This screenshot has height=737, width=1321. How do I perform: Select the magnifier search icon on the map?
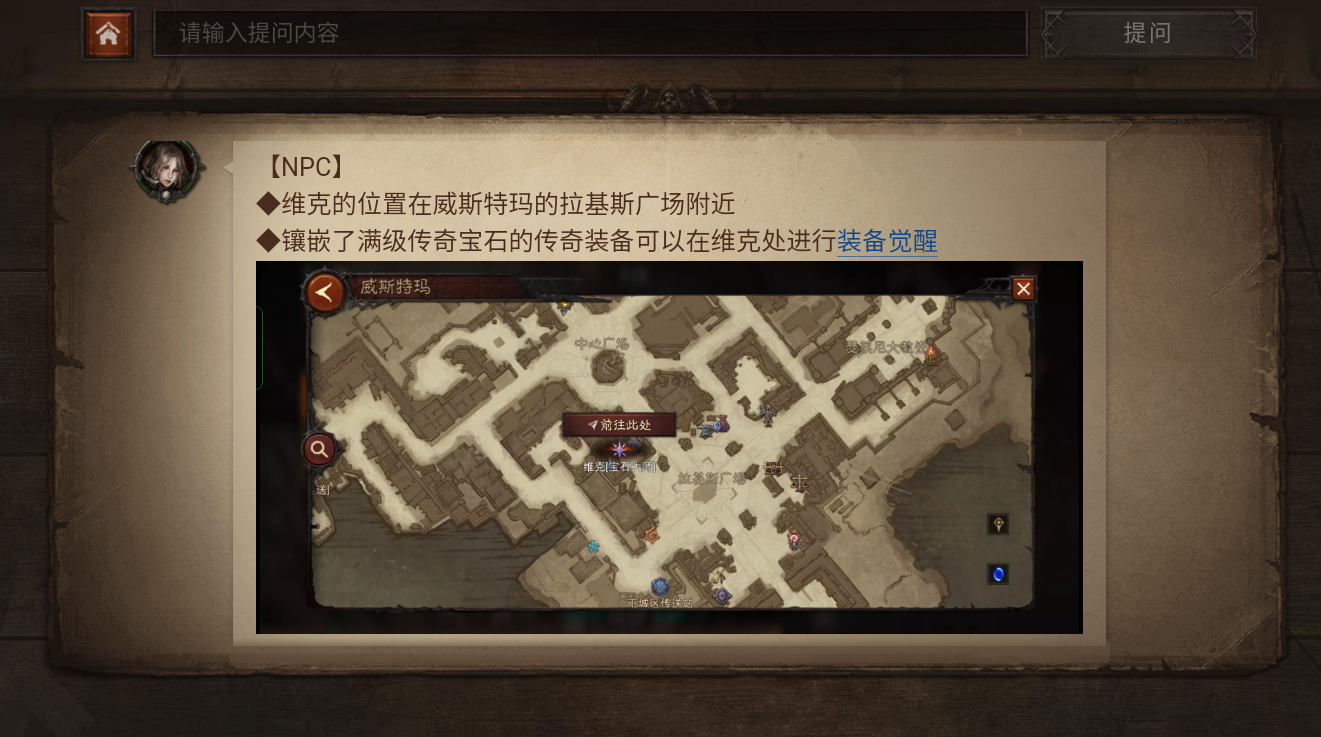[318, 449]
